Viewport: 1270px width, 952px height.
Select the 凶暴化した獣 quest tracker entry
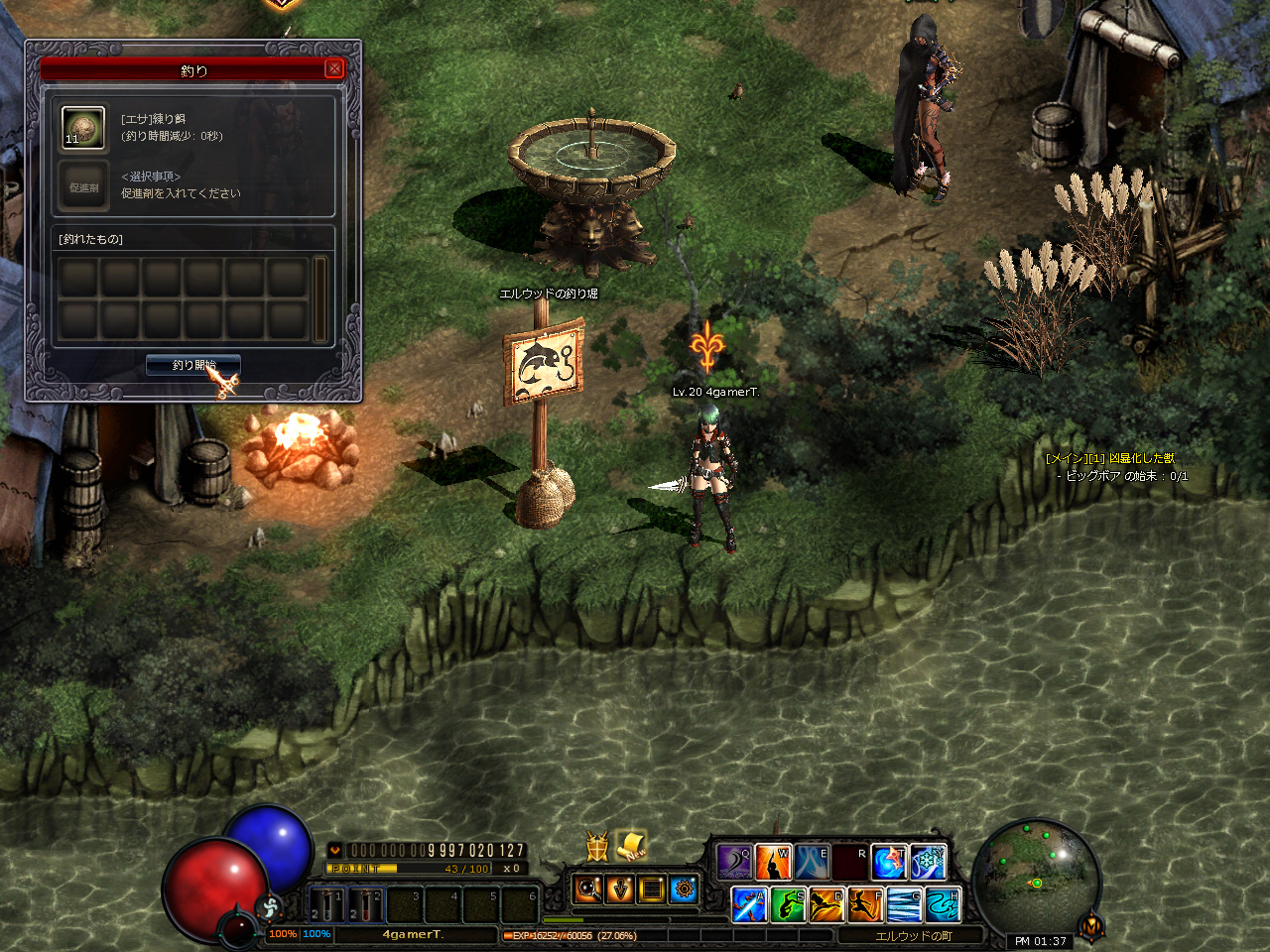[1110, 458]
